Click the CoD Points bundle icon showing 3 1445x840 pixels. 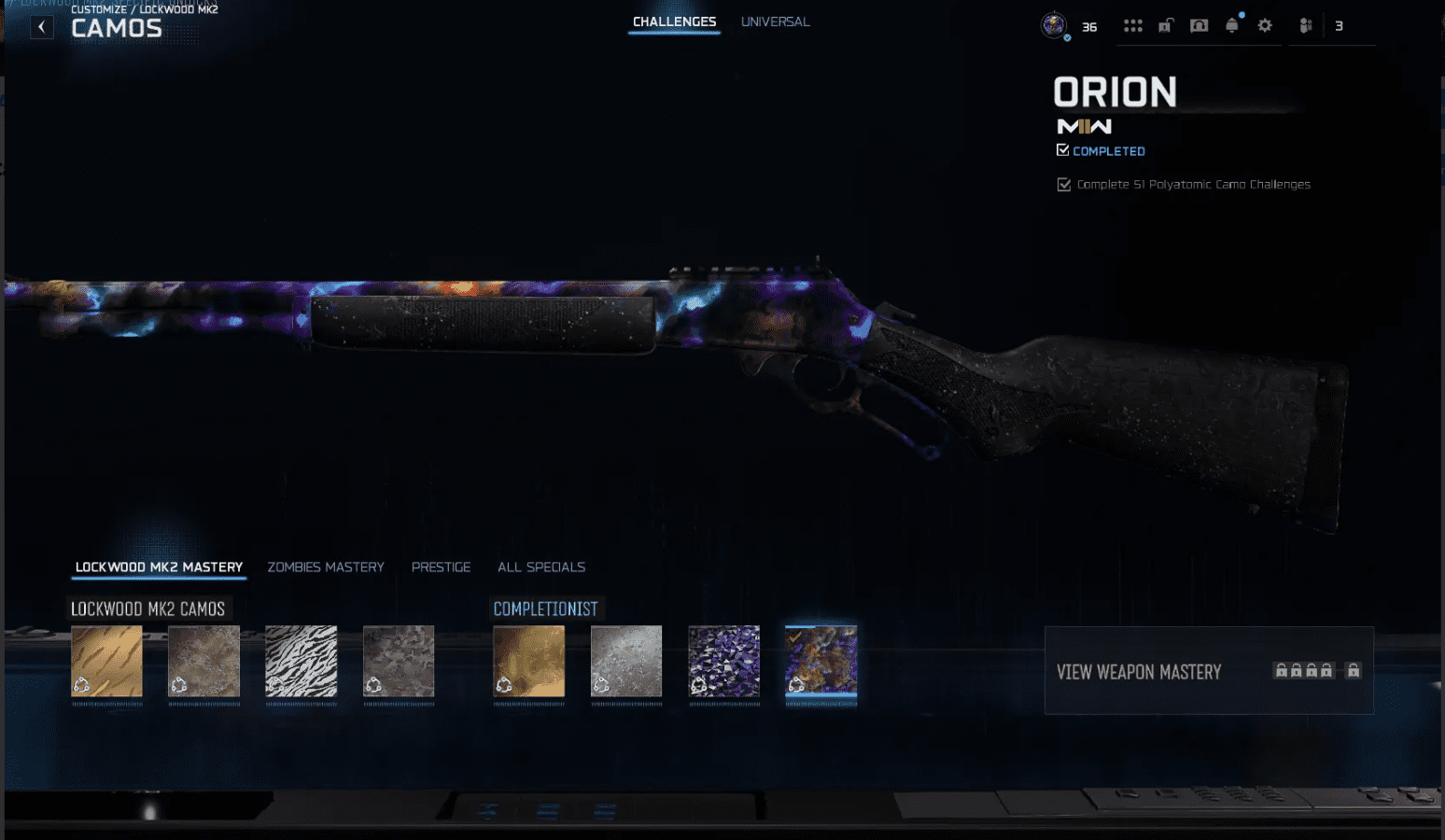pos(1306,25)
